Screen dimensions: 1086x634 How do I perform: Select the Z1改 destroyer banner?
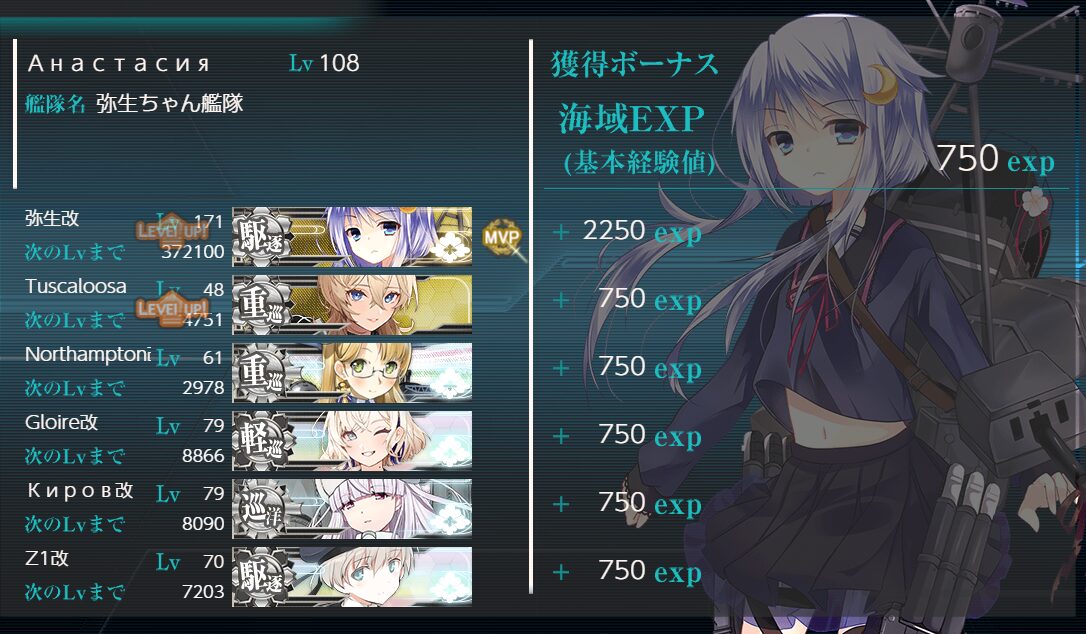(352, 576)
